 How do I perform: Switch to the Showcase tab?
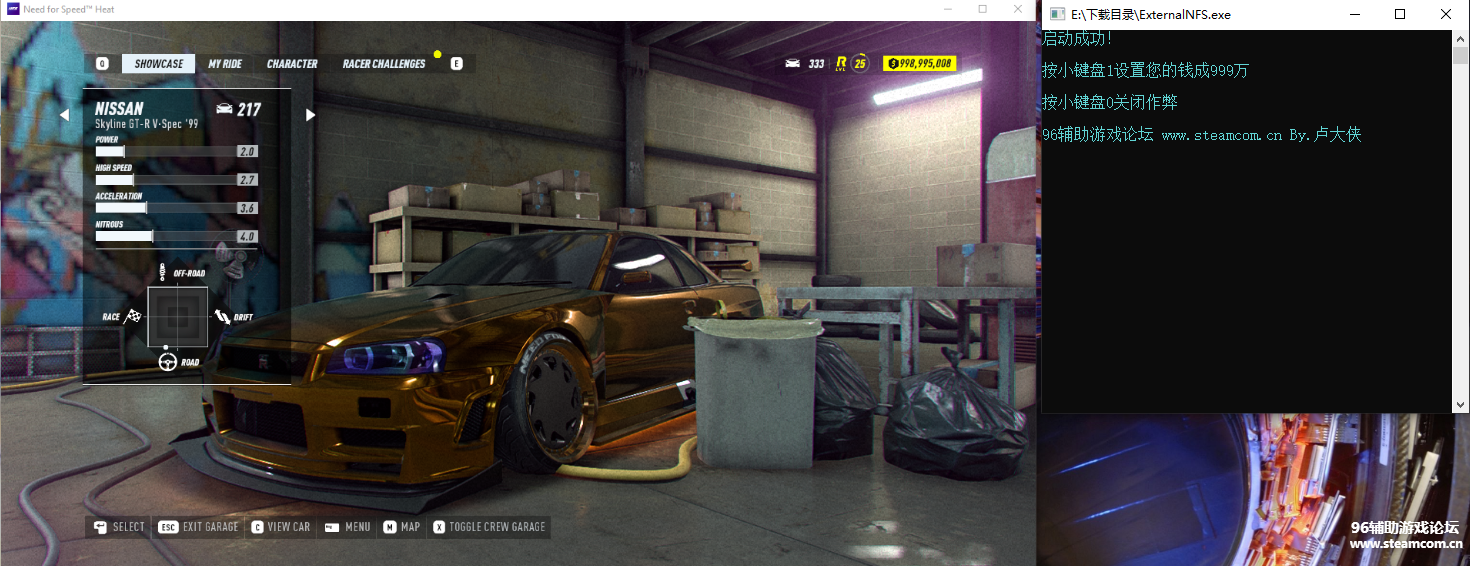[x=159, y=64]
